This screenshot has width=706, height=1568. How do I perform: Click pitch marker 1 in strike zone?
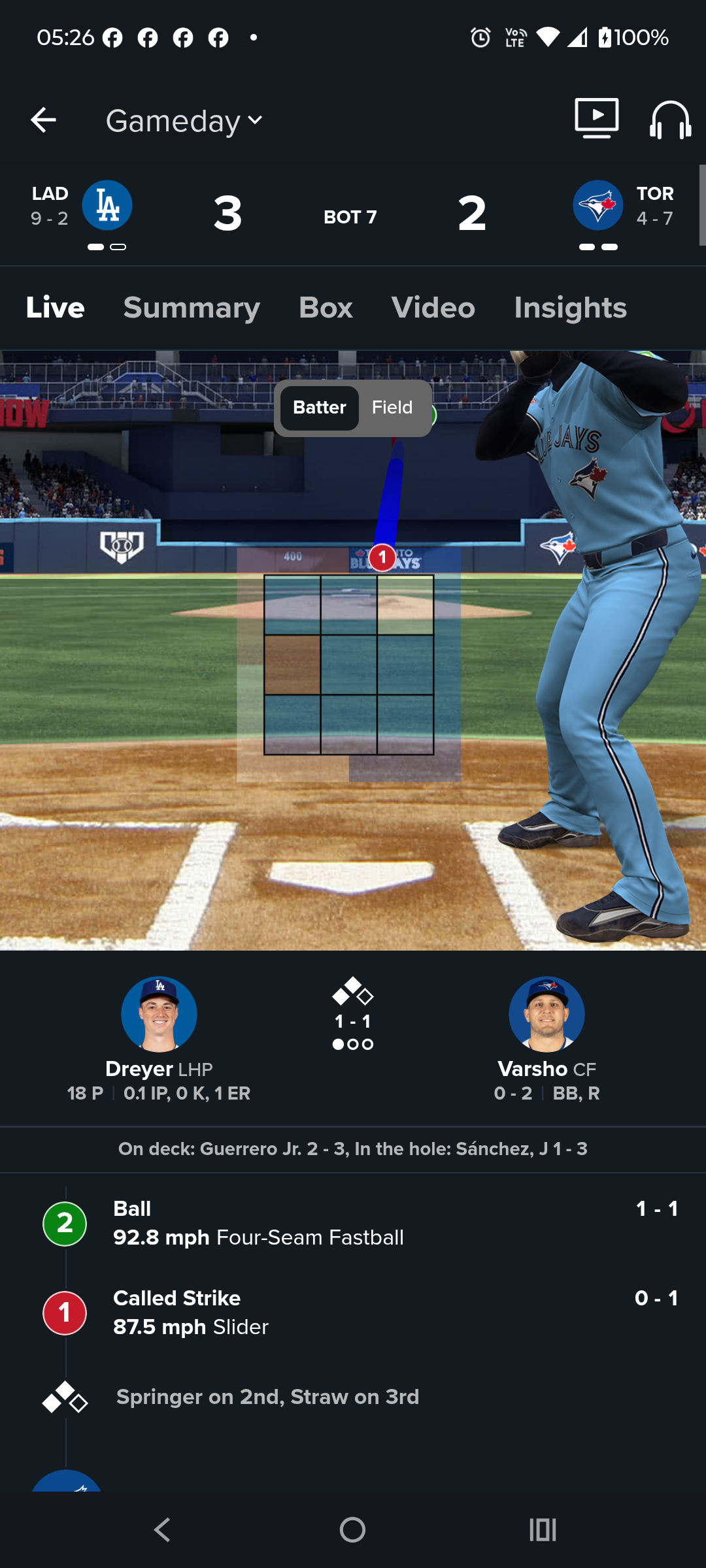click(382, 558)
